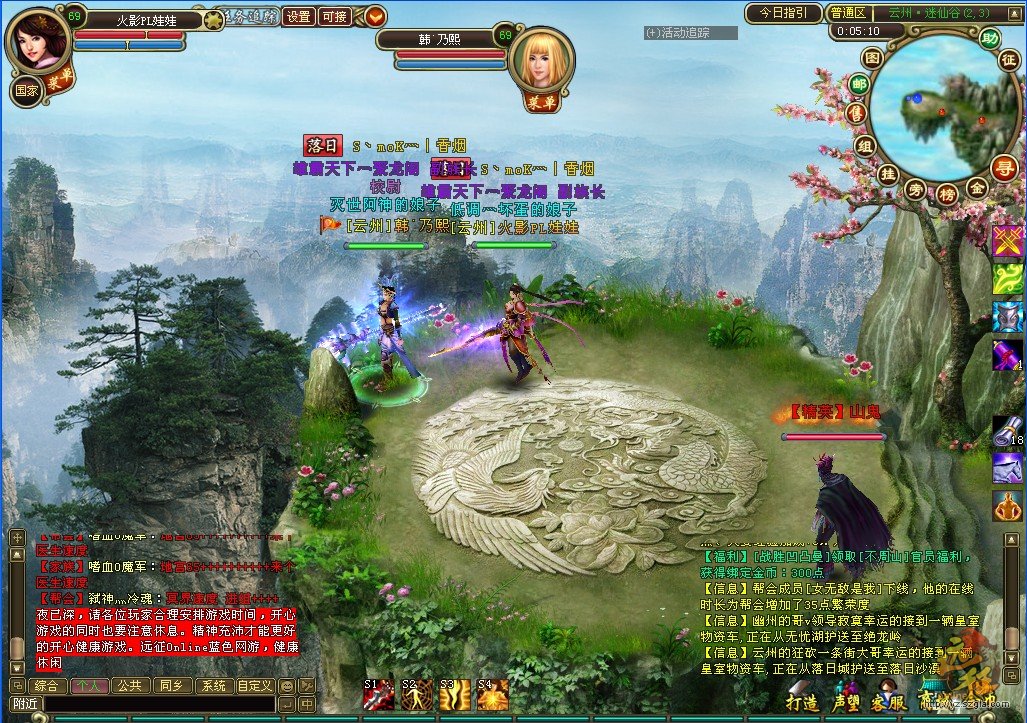Focus the chat input field
The height and width of the screenshot is (723, 1027).
tap(158, 704)
